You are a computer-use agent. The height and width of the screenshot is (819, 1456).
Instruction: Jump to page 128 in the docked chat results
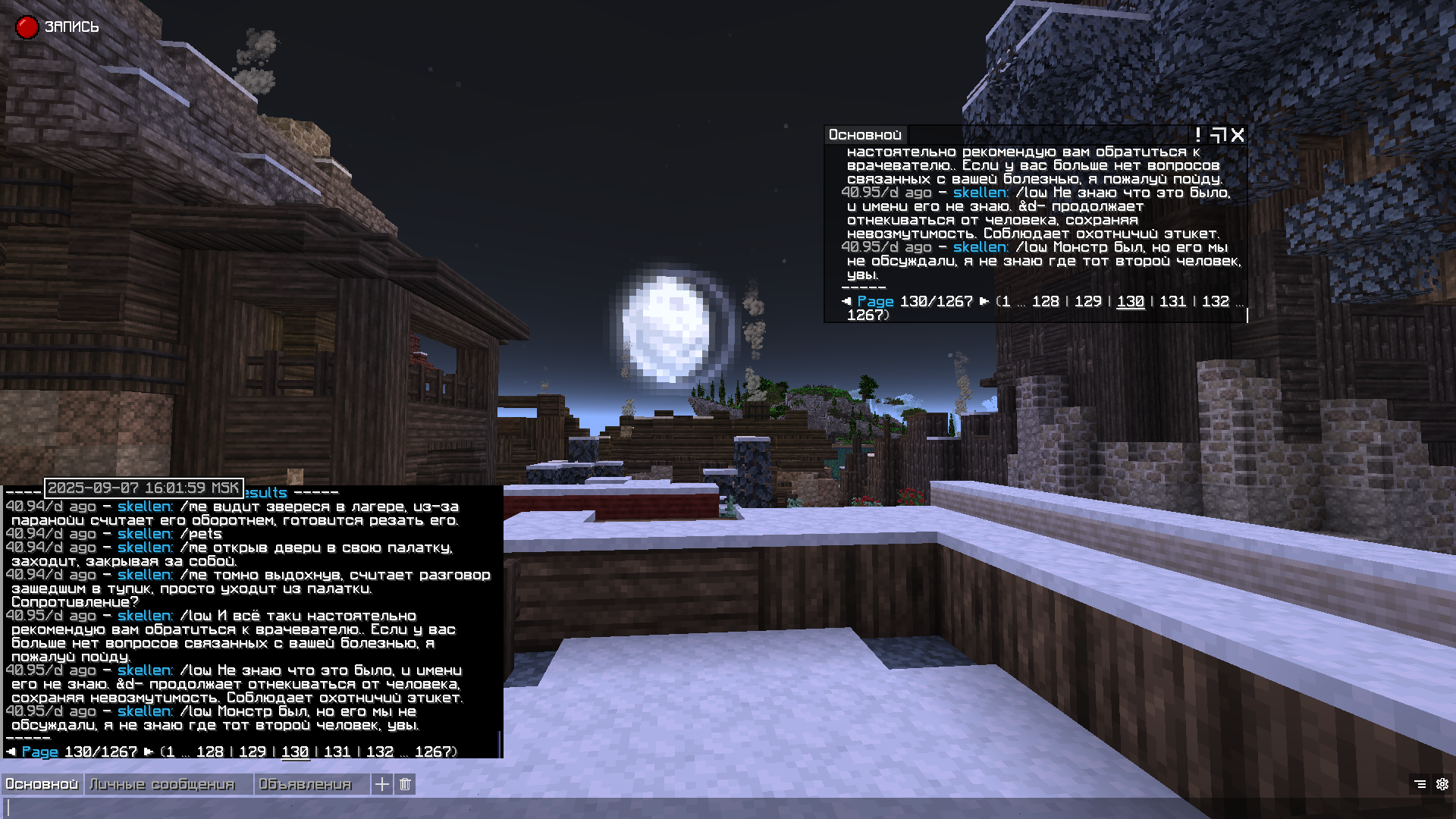point(210,752)
